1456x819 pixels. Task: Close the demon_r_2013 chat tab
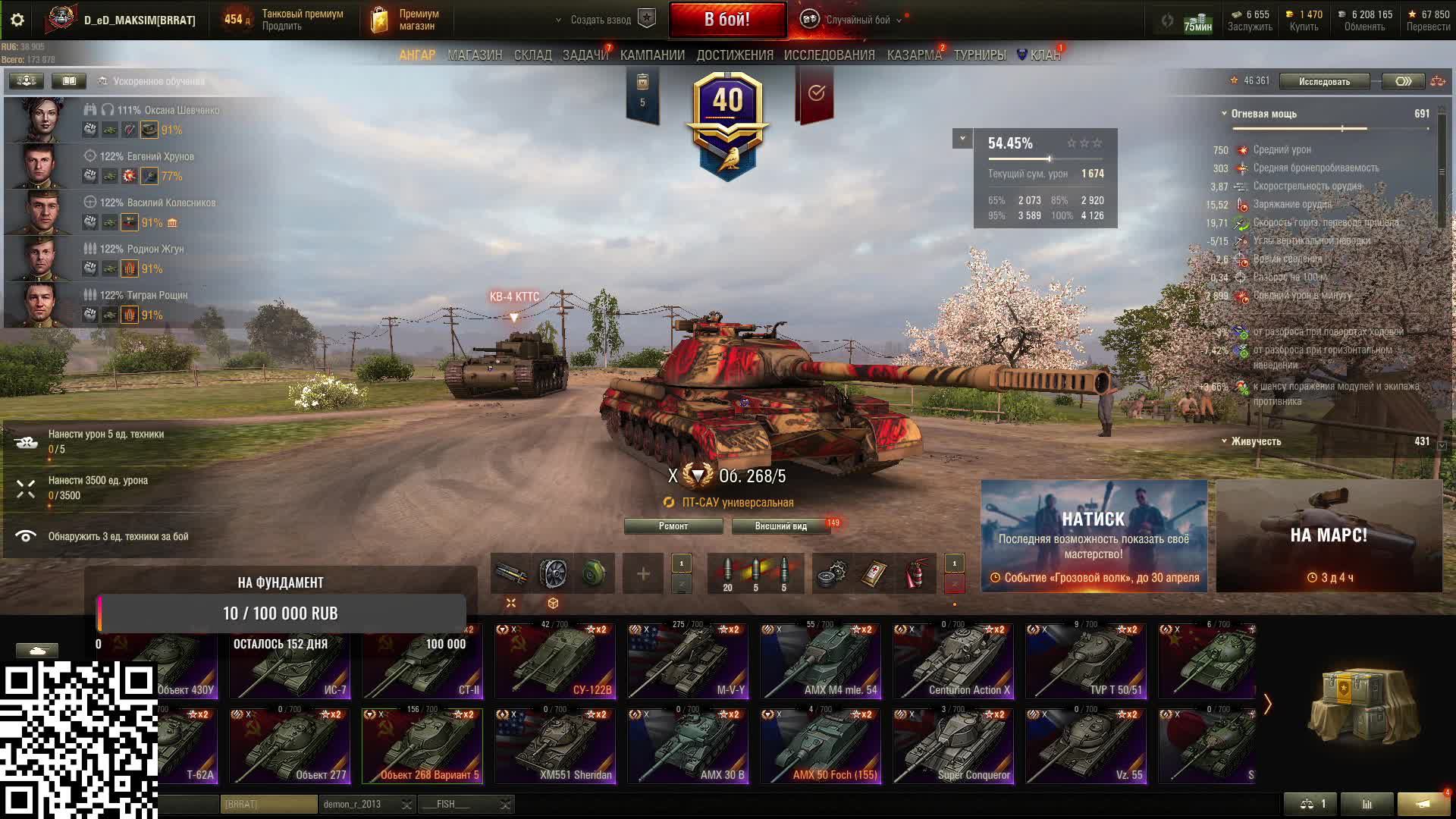[x=407, y=805]
